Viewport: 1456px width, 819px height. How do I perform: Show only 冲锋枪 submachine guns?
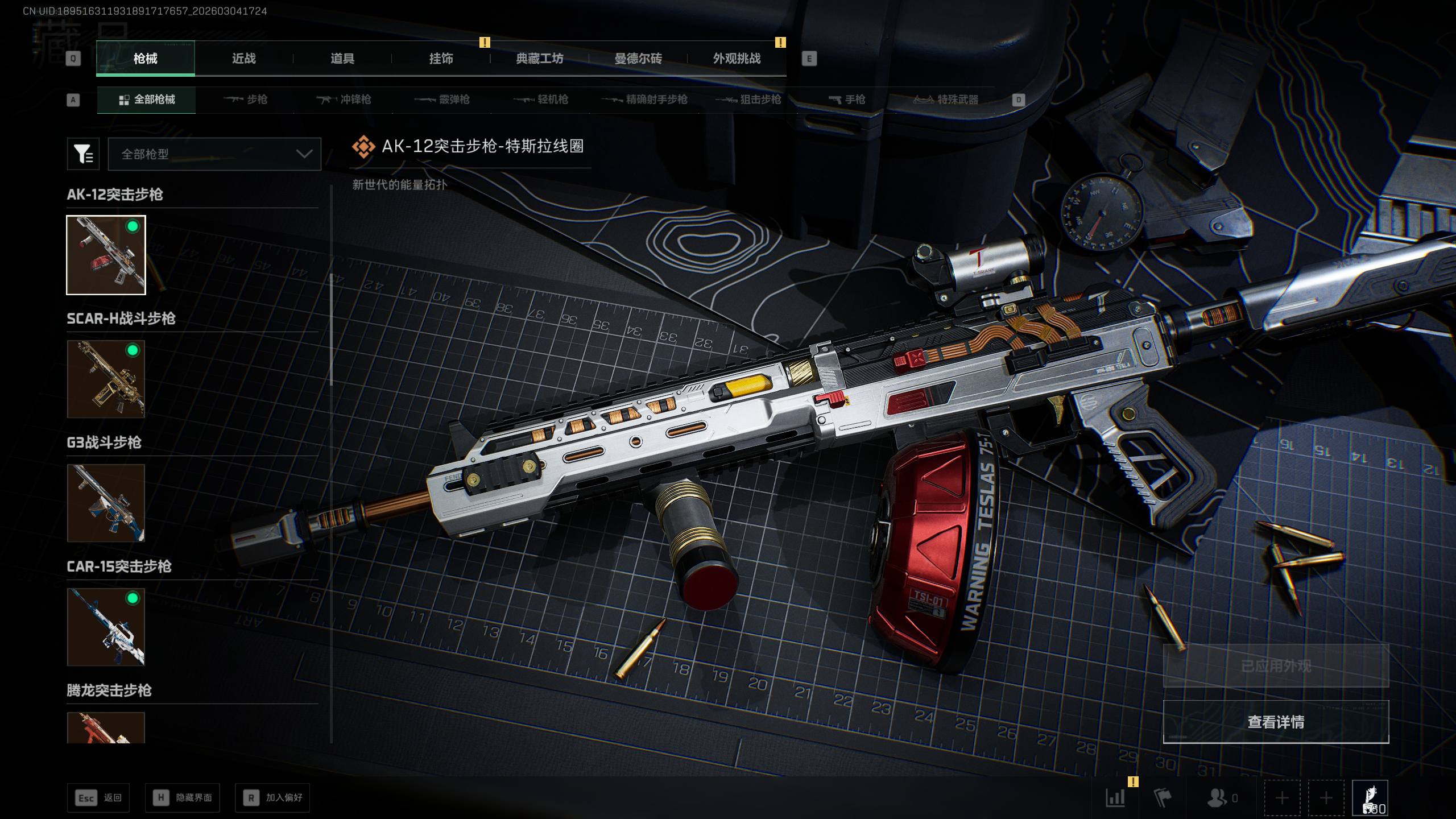point(344,100)
